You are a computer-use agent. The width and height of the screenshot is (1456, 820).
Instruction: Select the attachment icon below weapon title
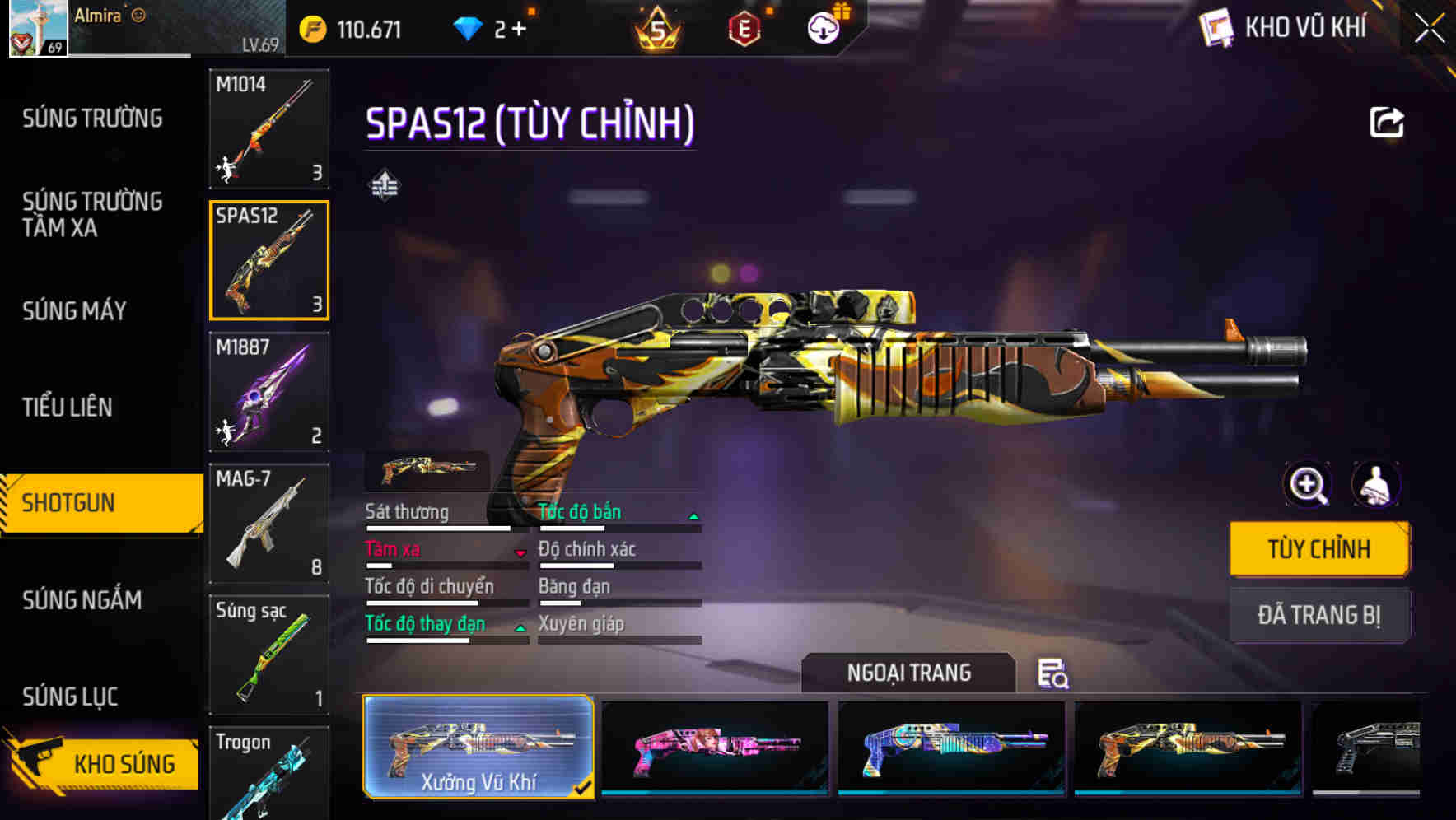pos(385,184)
